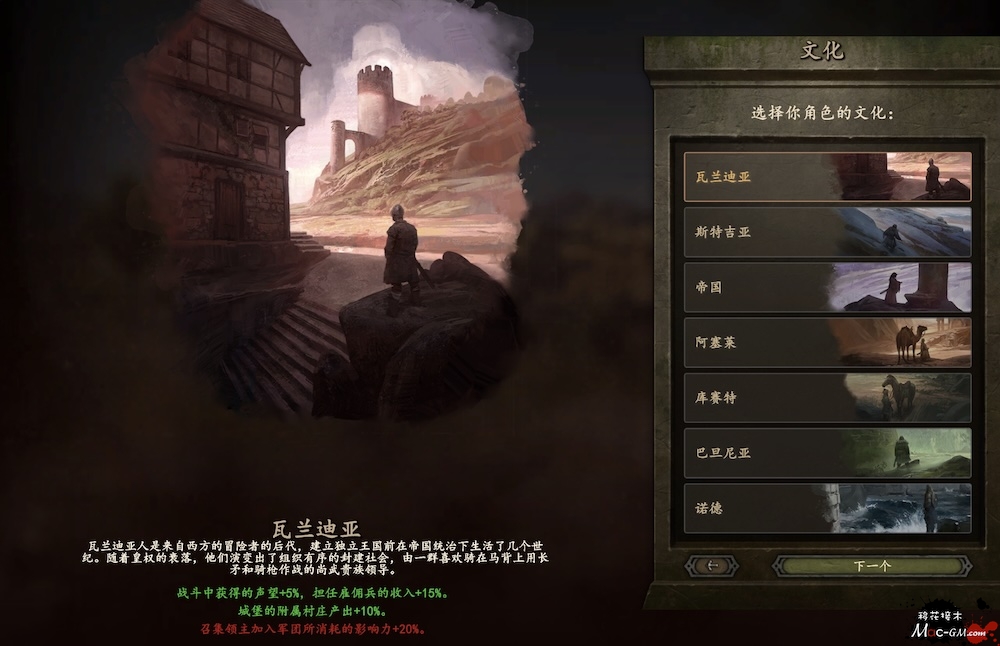The height and width of the screenshot is (646, 1000).
Task: Select the 瓦兰迪亚 (Vlandia) culture
Action: point(827,177)
